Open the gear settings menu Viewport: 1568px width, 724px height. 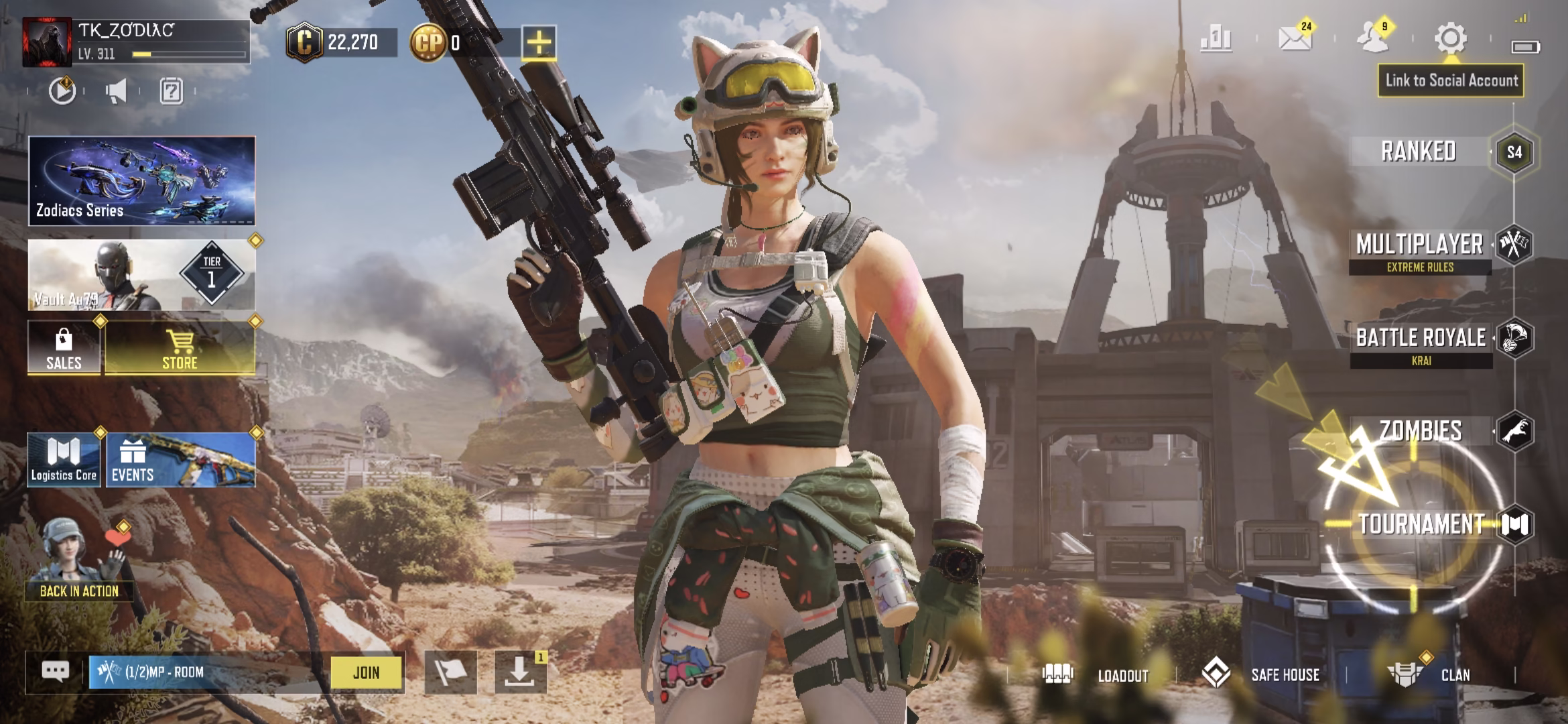tap(1450, 38)
